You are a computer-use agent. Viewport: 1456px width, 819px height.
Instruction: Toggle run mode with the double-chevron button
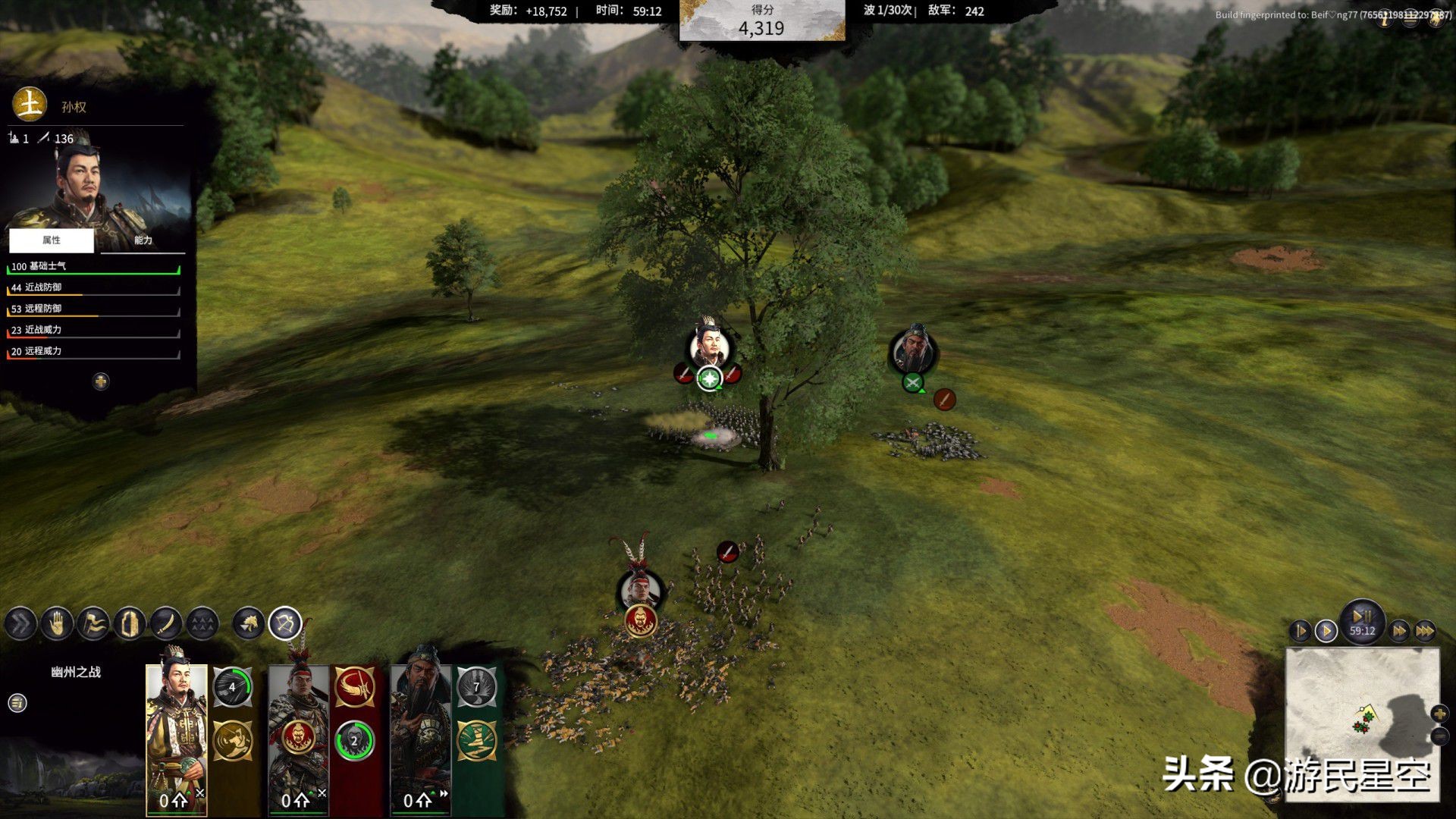[20, 624]
